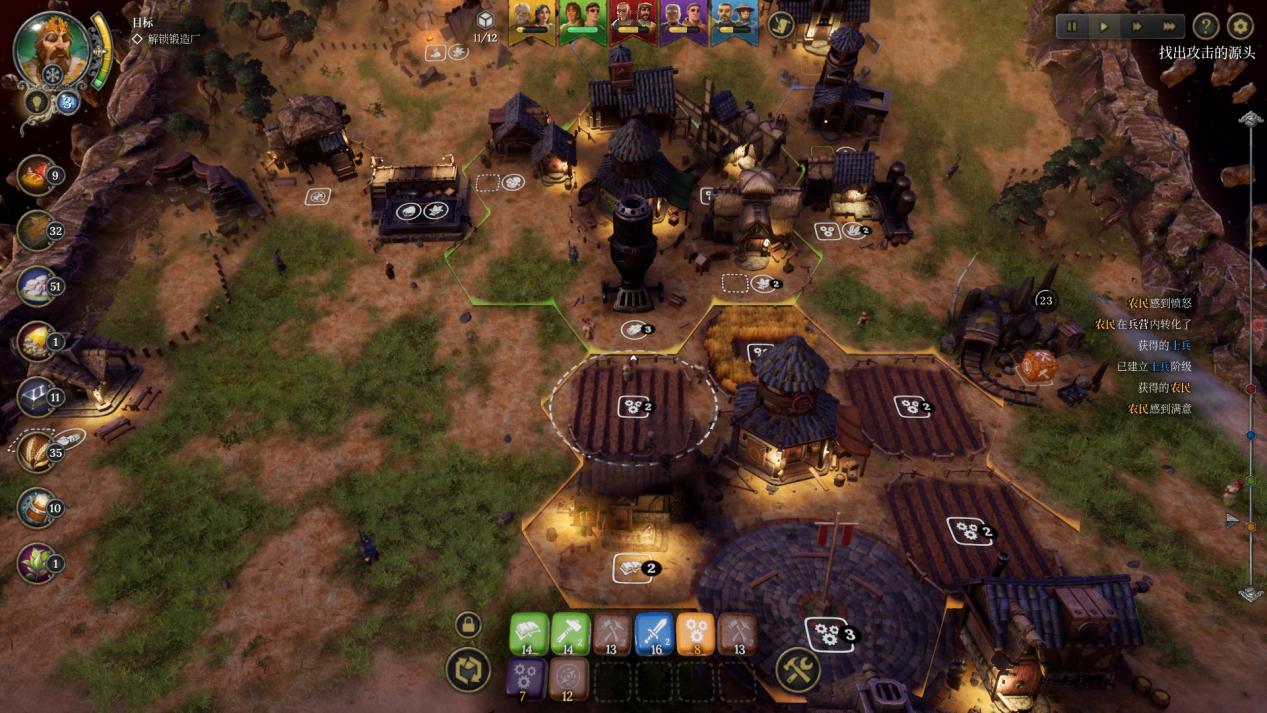Screen dimensions: 1267x713
Task: Reroll dice with the cycle arrows button
Action: point(468,670)
